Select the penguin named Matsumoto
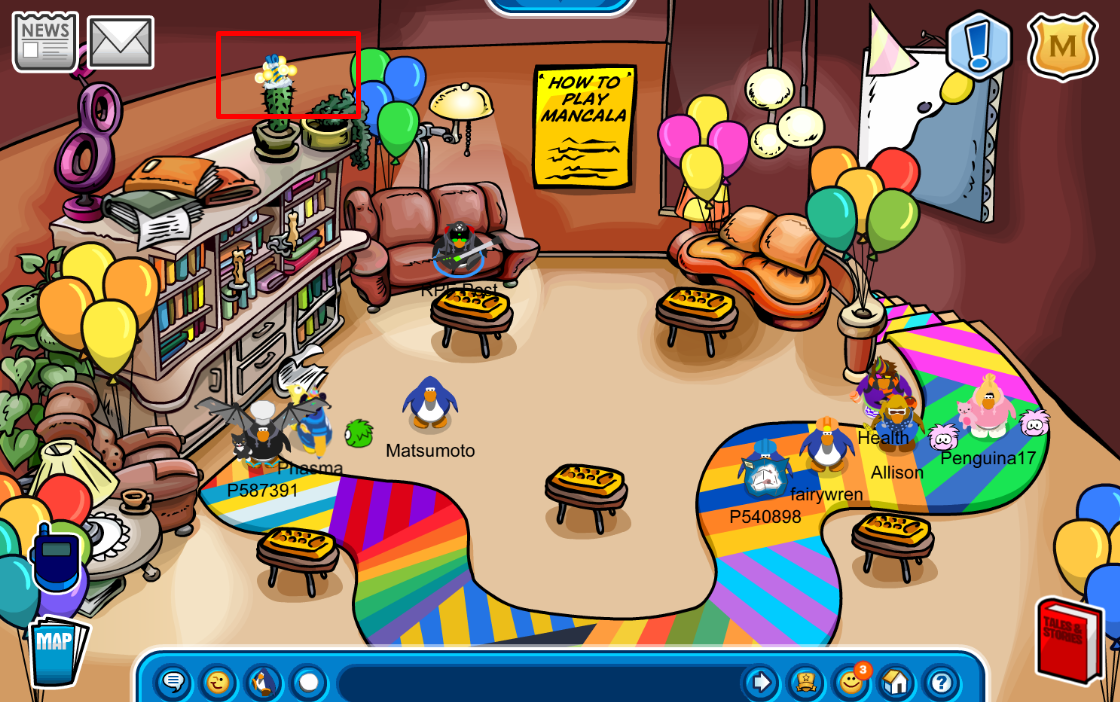 point(430,403)
